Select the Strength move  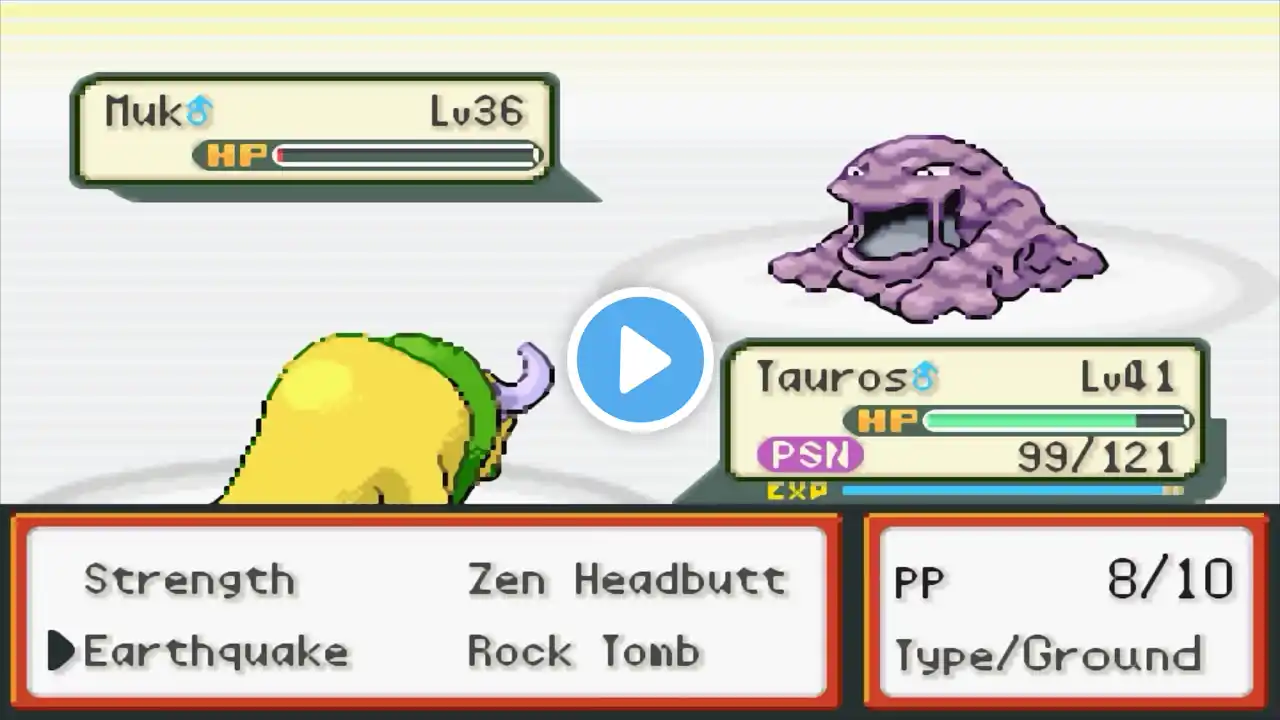pos(189,580)
